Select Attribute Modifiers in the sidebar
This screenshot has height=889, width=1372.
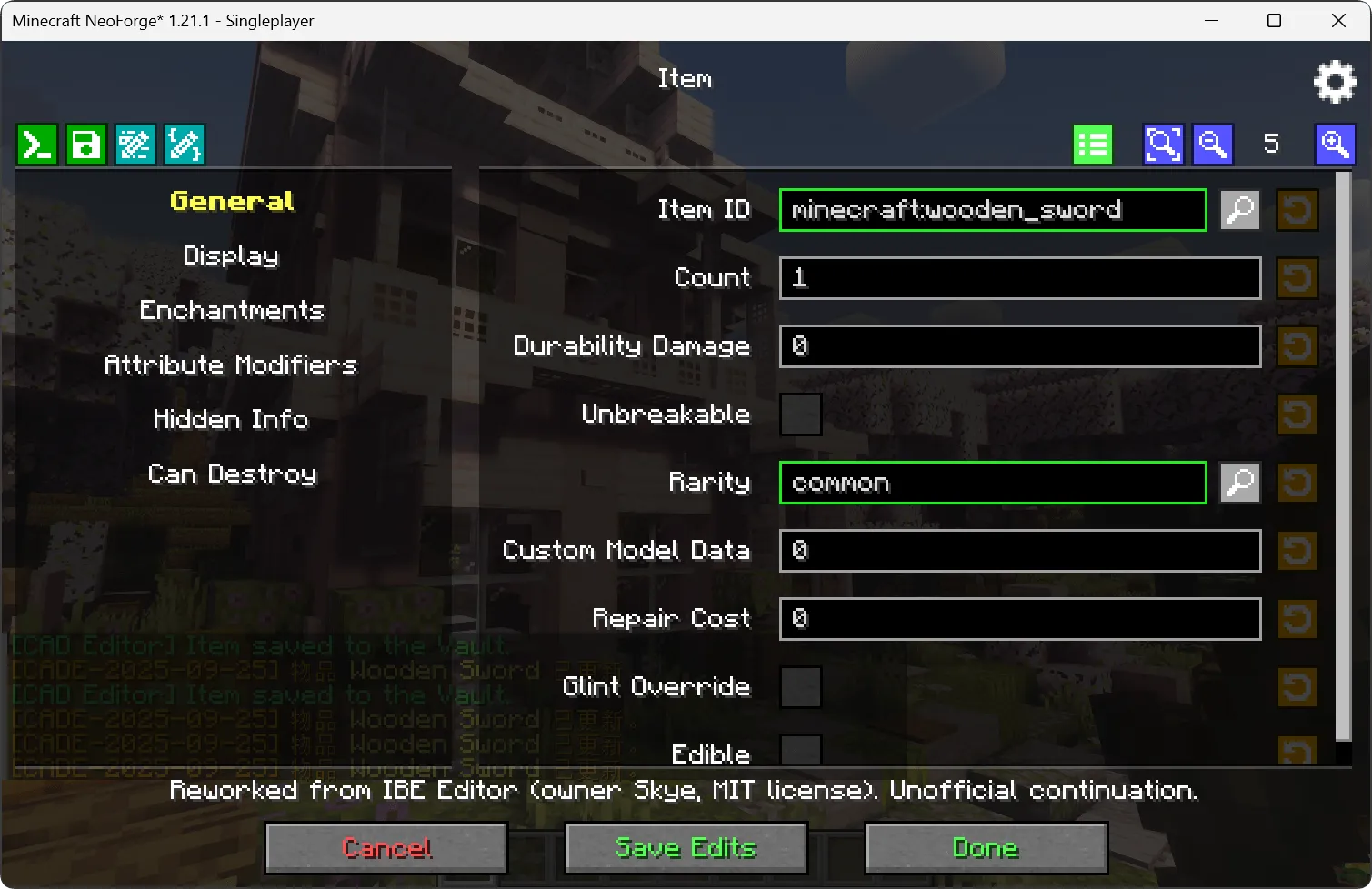[x=231, y=365]
